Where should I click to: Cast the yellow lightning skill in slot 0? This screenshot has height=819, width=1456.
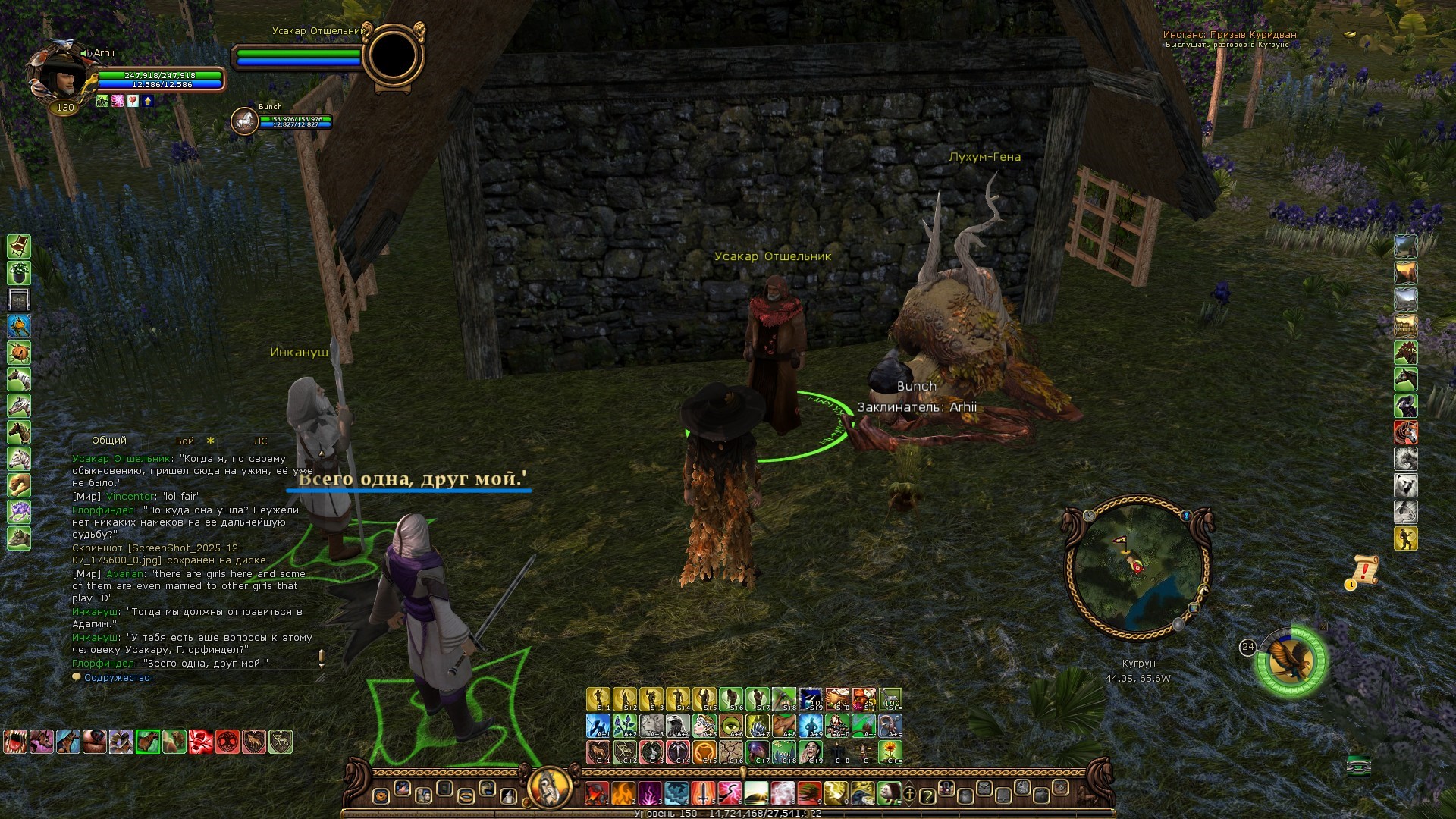[836, 794]
